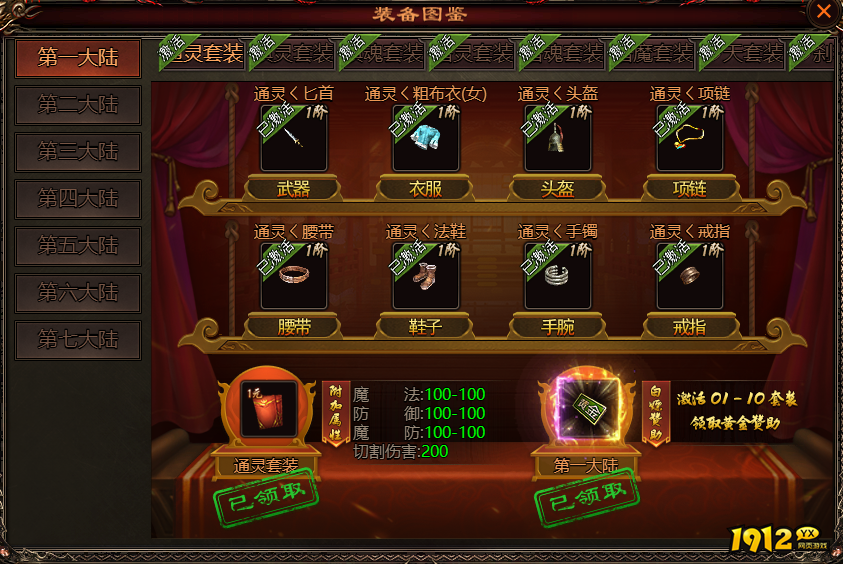Viewport: 843px width, 564px height.
Task: Close the equipment codex window
Action: point(822,12)
